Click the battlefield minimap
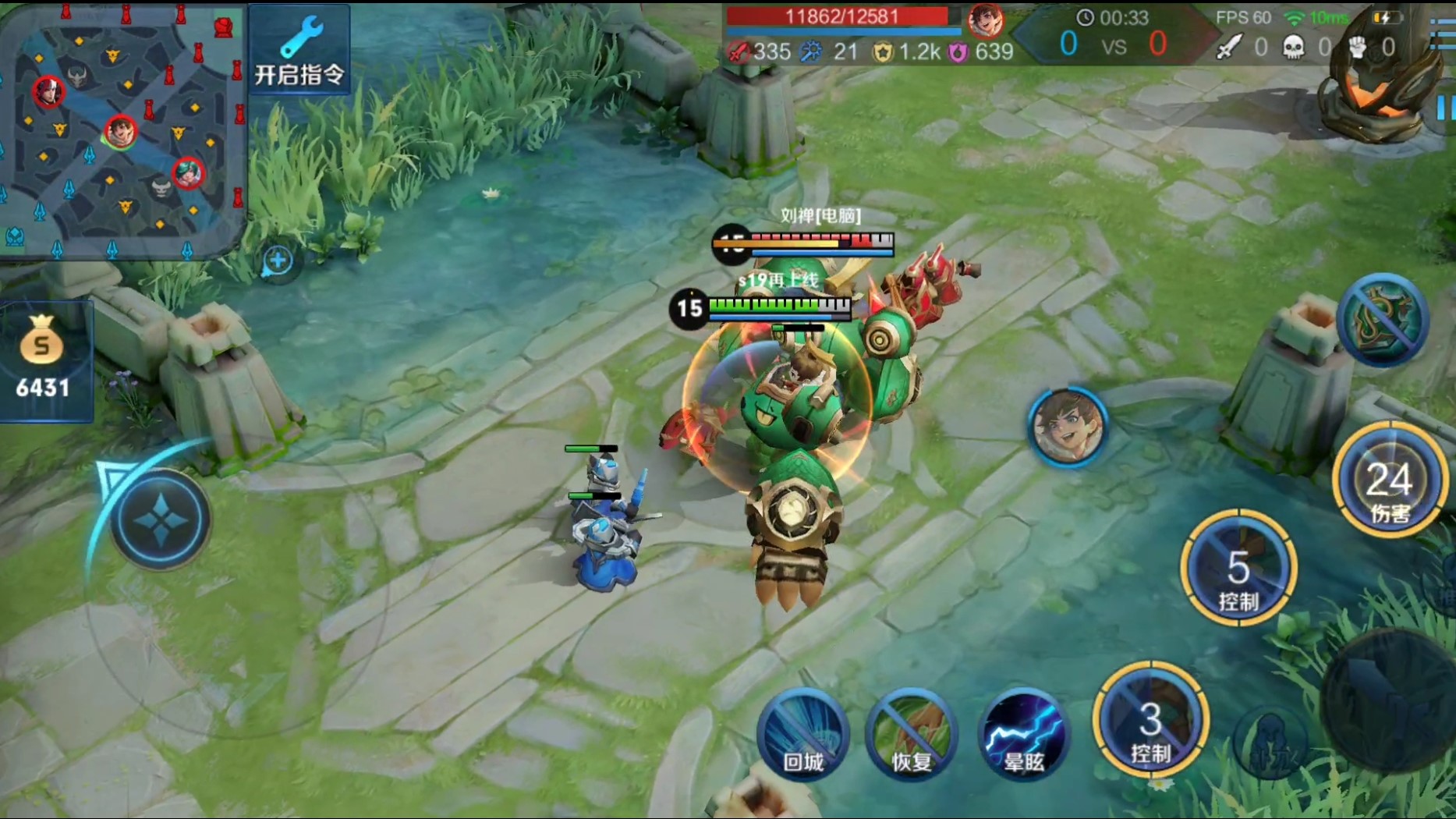Image resolution: width=1456 pixels, height=819 pixels. (122, 129)
